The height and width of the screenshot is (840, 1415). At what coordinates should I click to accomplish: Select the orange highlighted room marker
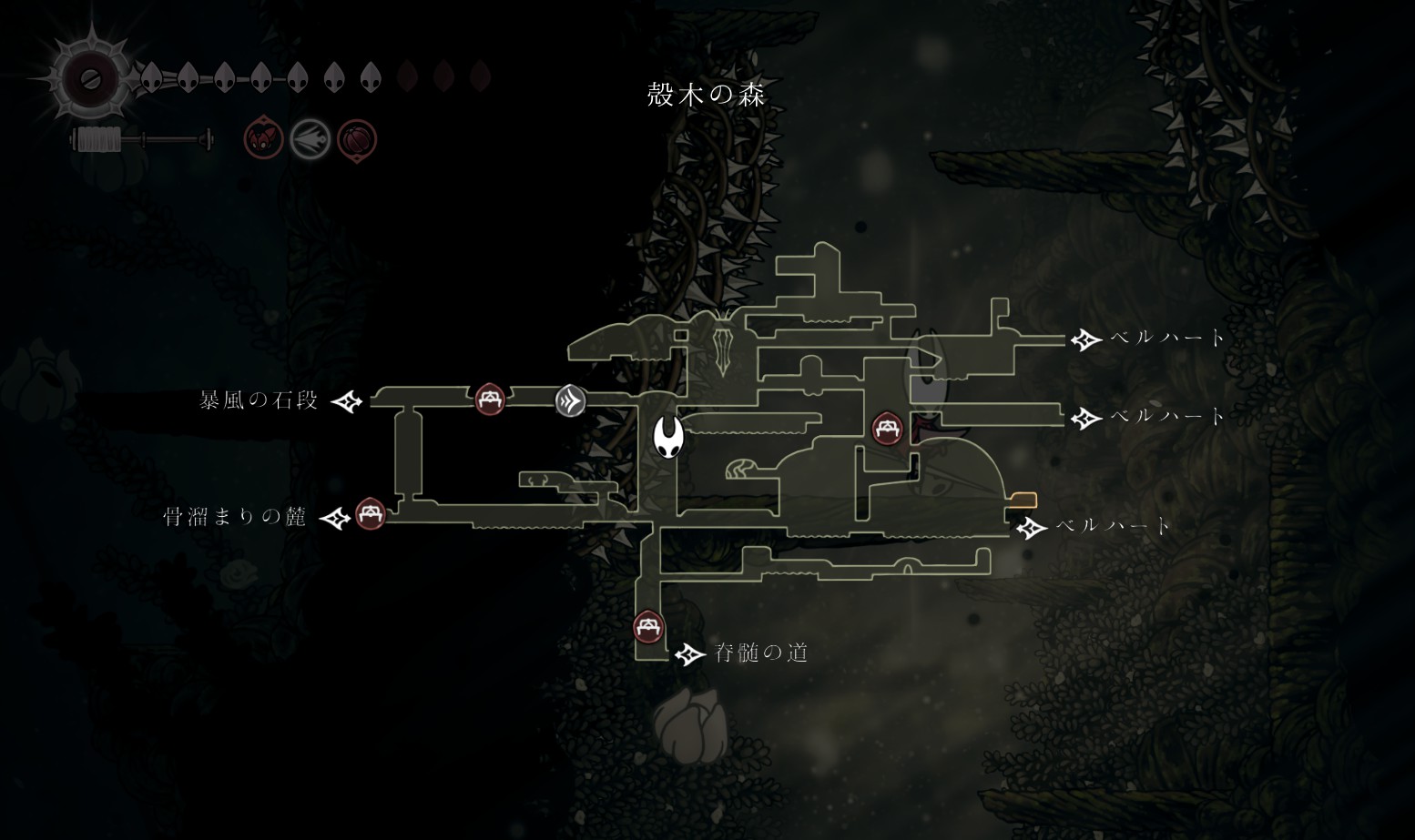click(x=1023, y=500)
